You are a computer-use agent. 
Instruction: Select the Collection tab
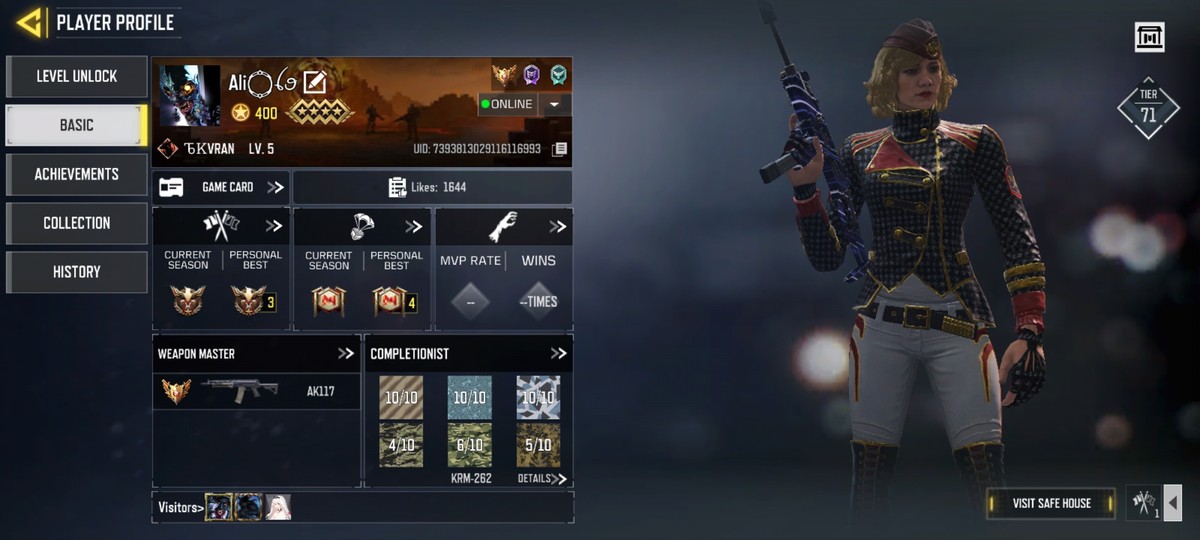[77, 223]
